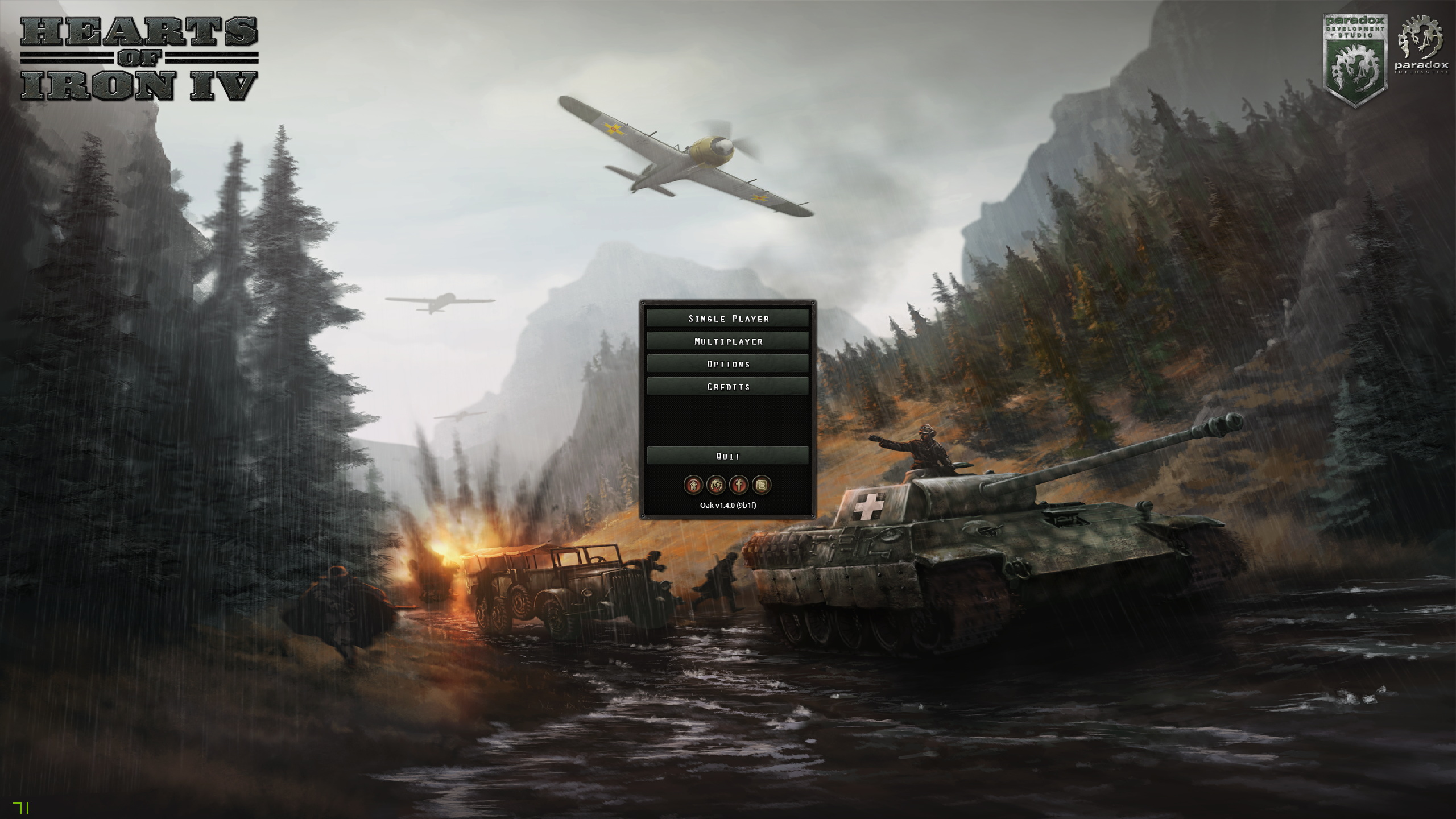Quit the game from main menu

(728, 456)
